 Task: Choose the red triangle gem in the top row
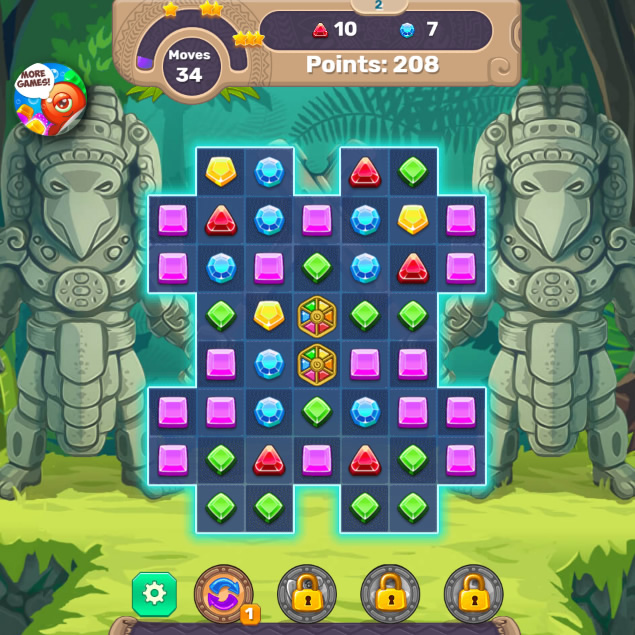(x=365, y=172)
